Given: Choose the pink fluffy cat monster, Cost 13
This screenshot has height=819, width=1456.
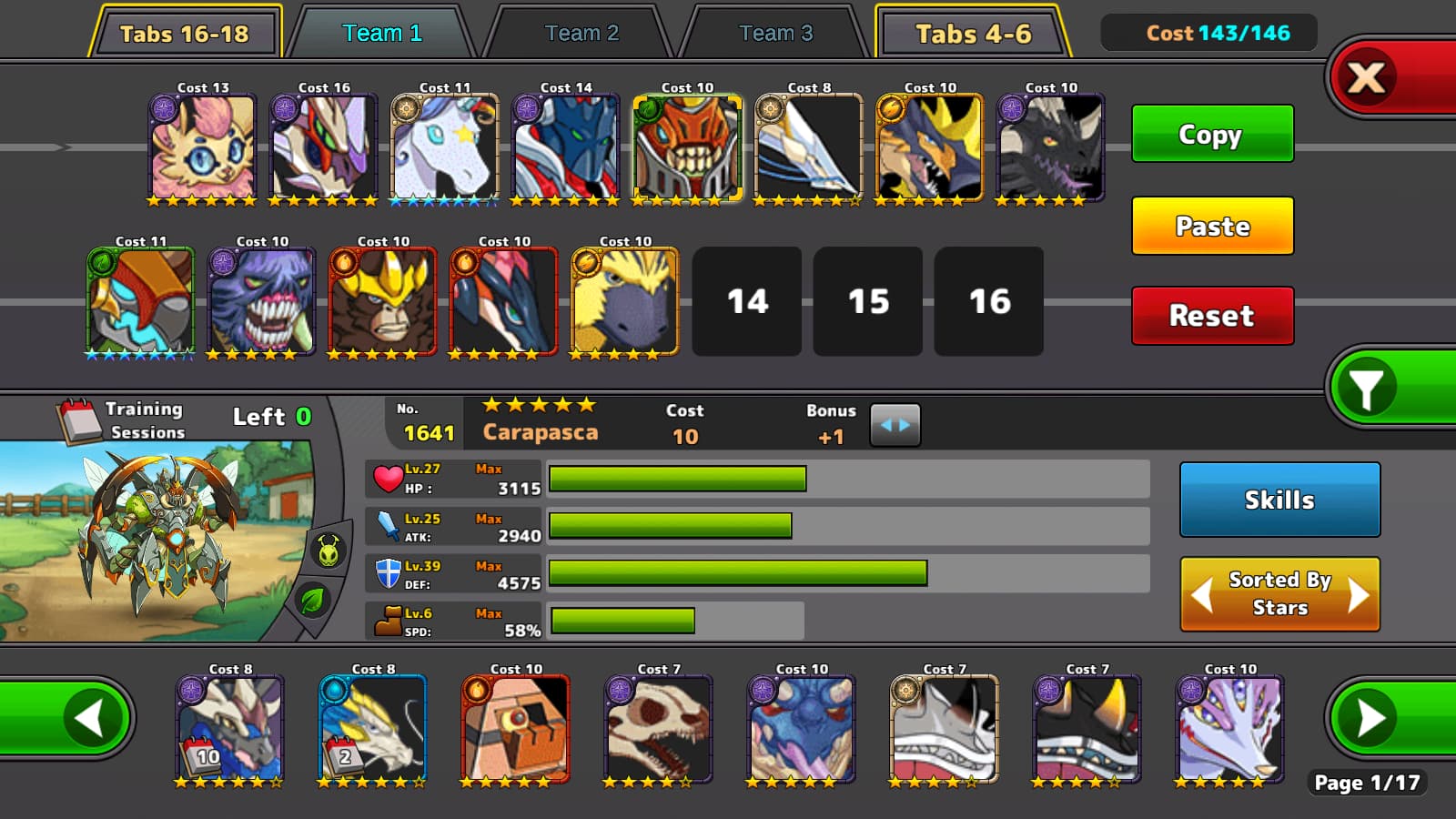Looking at the screenshot, I should click(203, 146).
